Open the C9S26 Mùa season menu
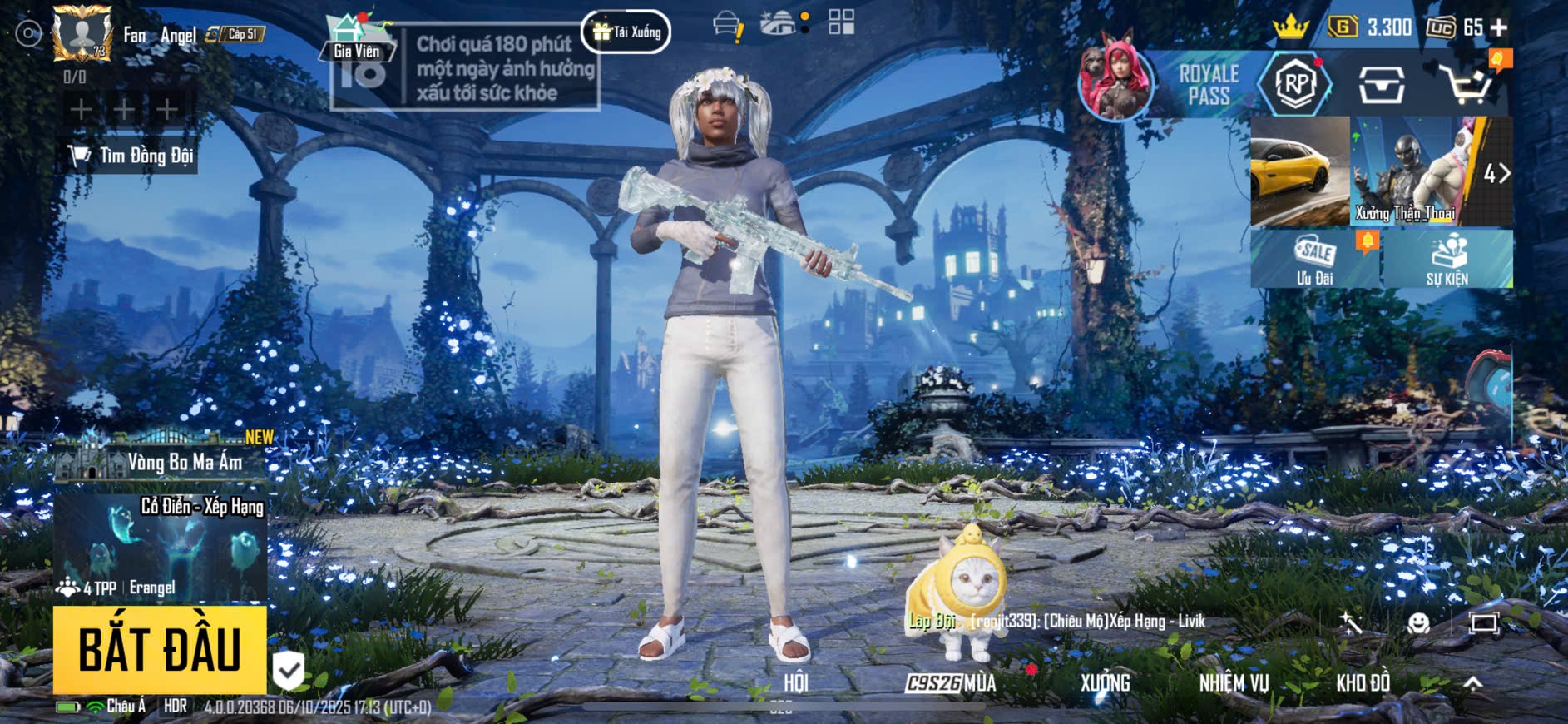Viewport: 1568px width, 724px height. (x=951, y=683)
